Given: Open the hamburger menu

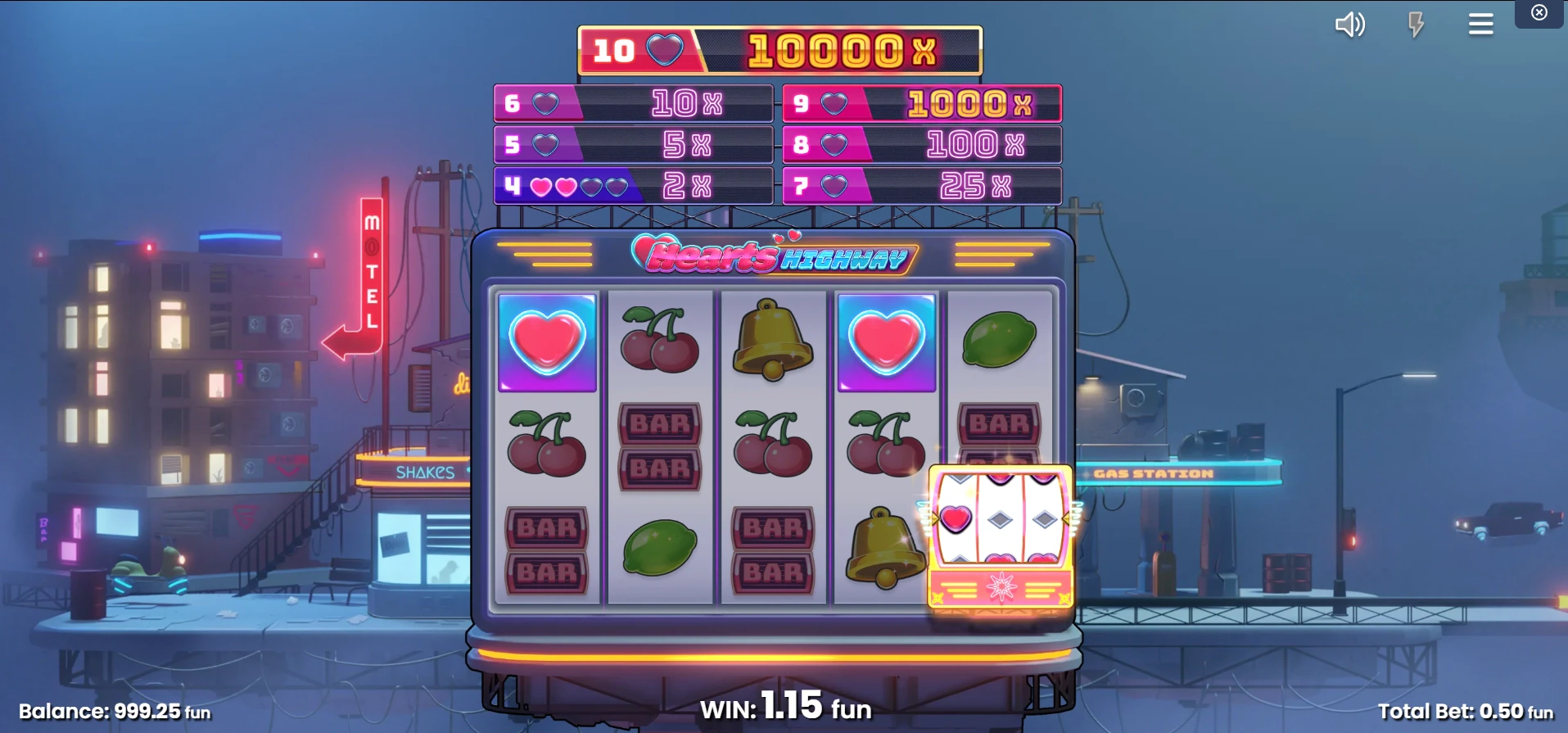Looking at the screenshot, I should pos(1480,25).
